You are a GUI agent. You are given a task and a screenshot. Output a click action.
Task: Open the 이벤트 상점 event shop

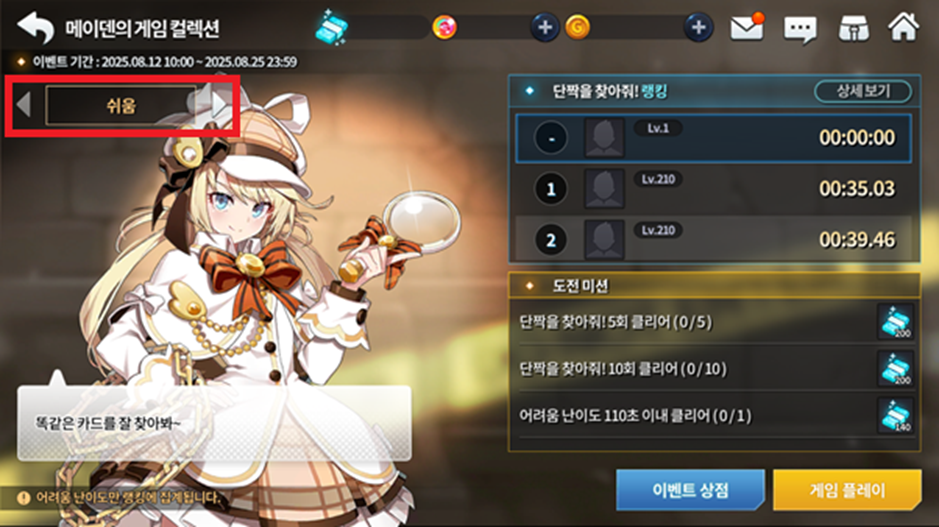[x=690, y=491]
